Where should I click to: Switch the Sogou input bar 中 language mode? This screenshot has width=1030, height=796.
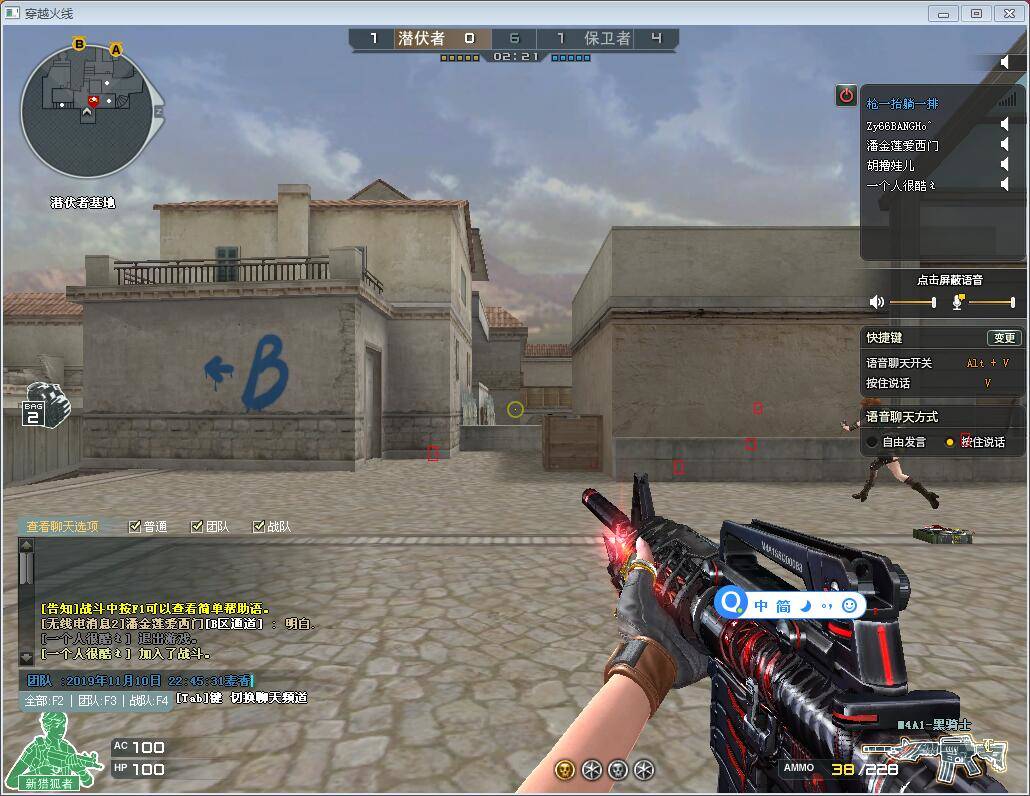pyautogui.click(x=761, y=606)
